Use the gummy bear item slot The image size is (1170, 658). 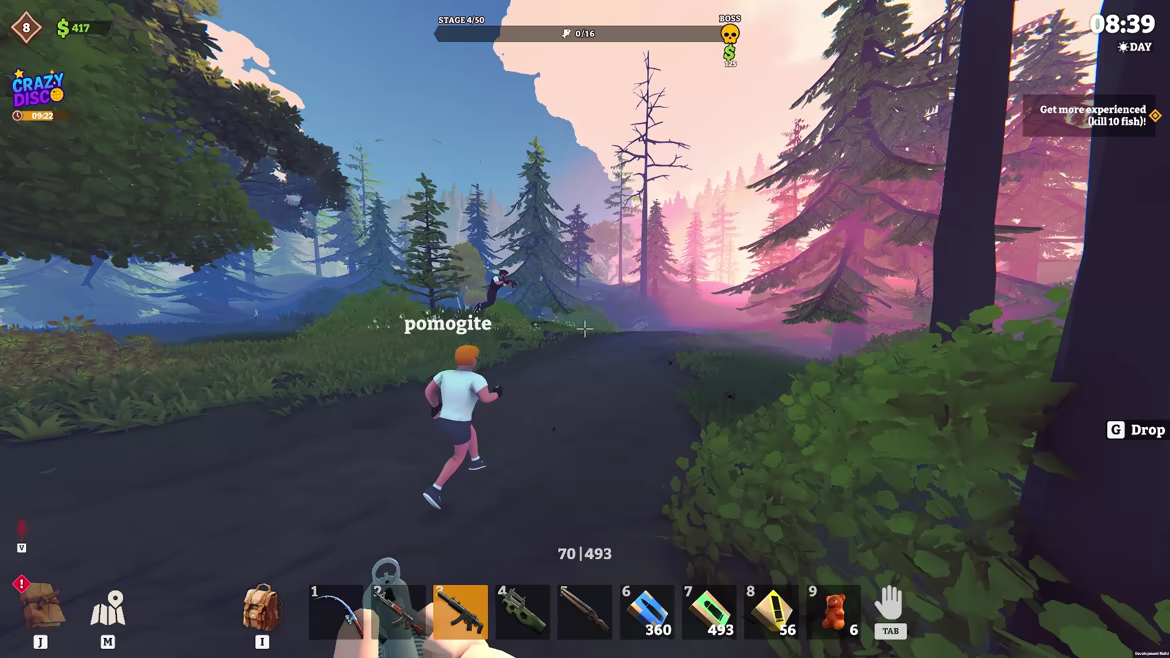click(x=833, y=611)
